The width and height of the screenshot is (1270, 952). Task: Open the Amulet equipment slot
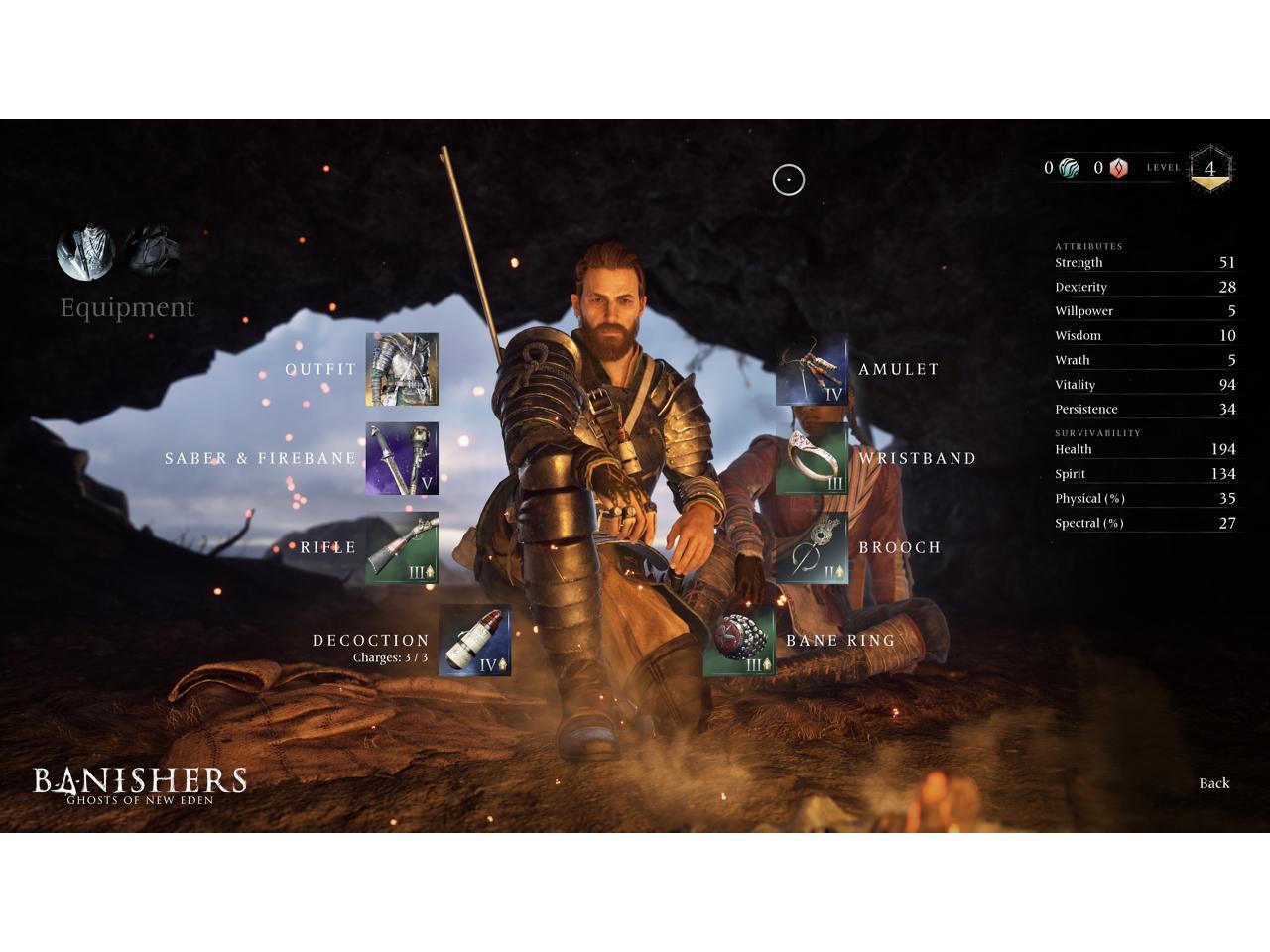click(x=812, y=369)
